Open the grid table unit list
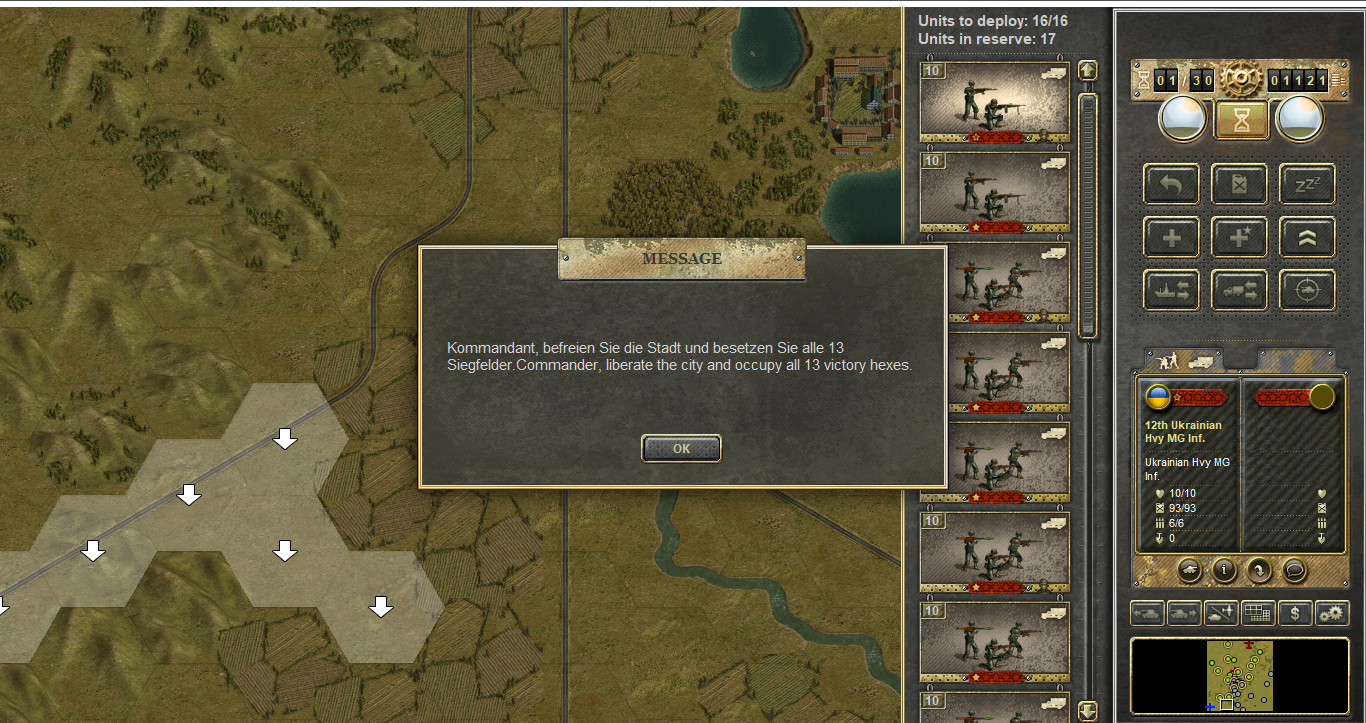Image resolution: width=1366 pixels, height=723 pixels. [1259, 613]
